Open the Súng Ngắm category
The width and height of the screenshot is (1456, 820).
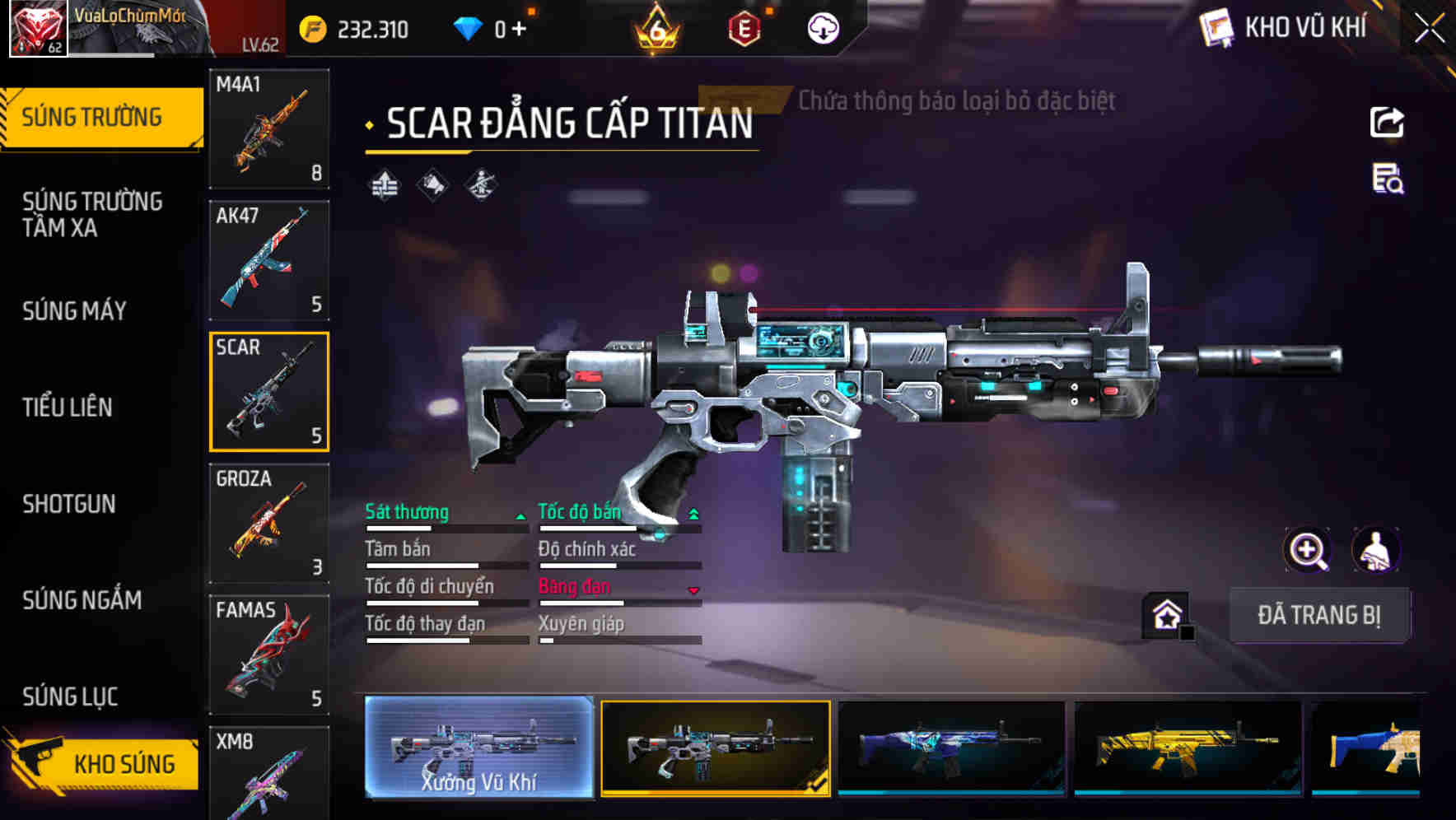82,600
